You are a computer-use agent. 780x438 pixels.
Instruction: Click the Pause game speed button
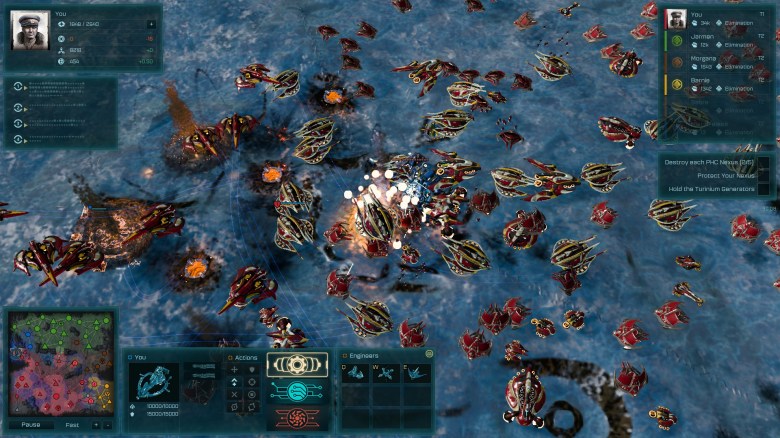[31, 424]
